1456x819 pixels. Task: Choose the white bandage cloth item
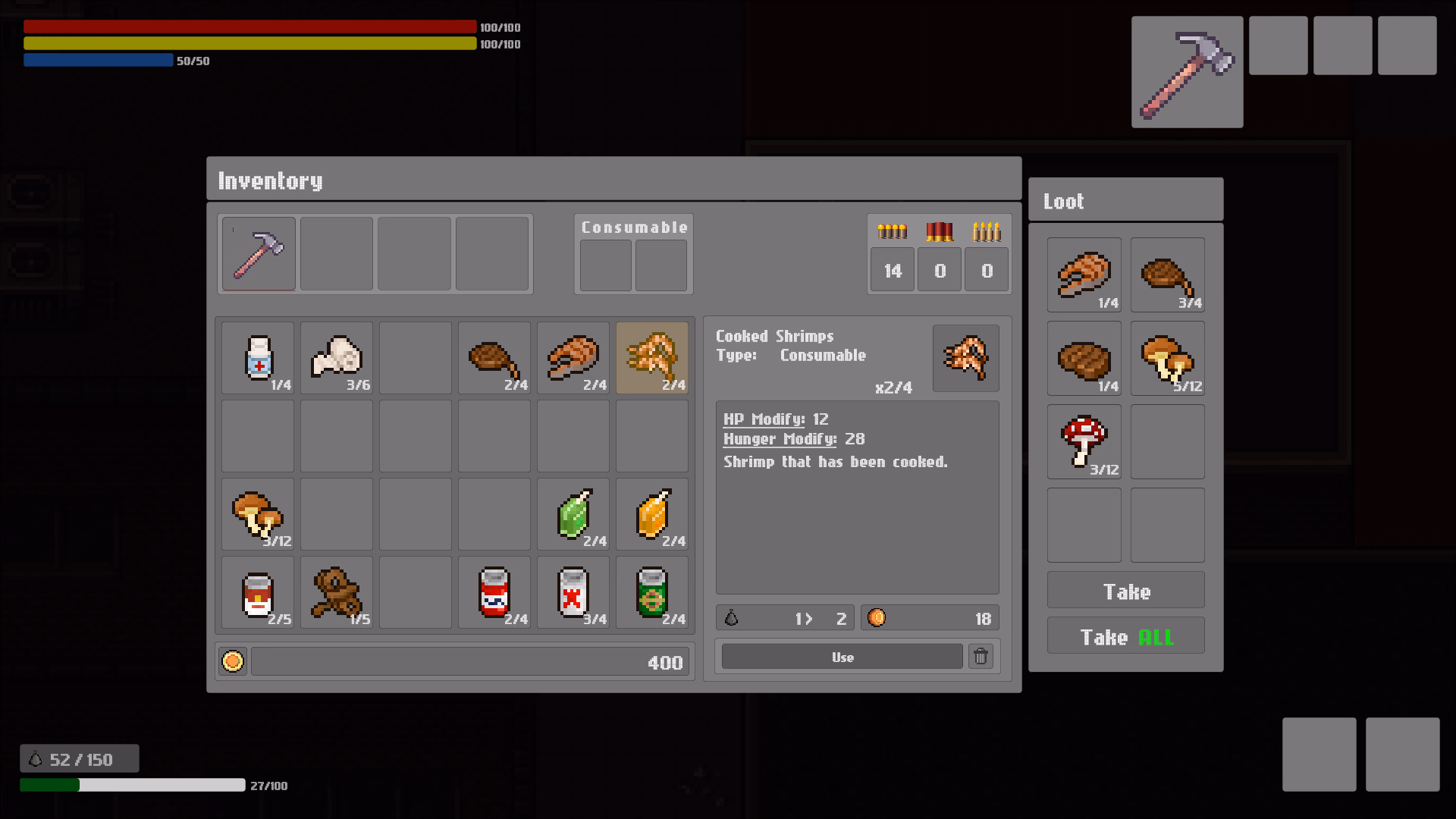[x=337, y=358]
